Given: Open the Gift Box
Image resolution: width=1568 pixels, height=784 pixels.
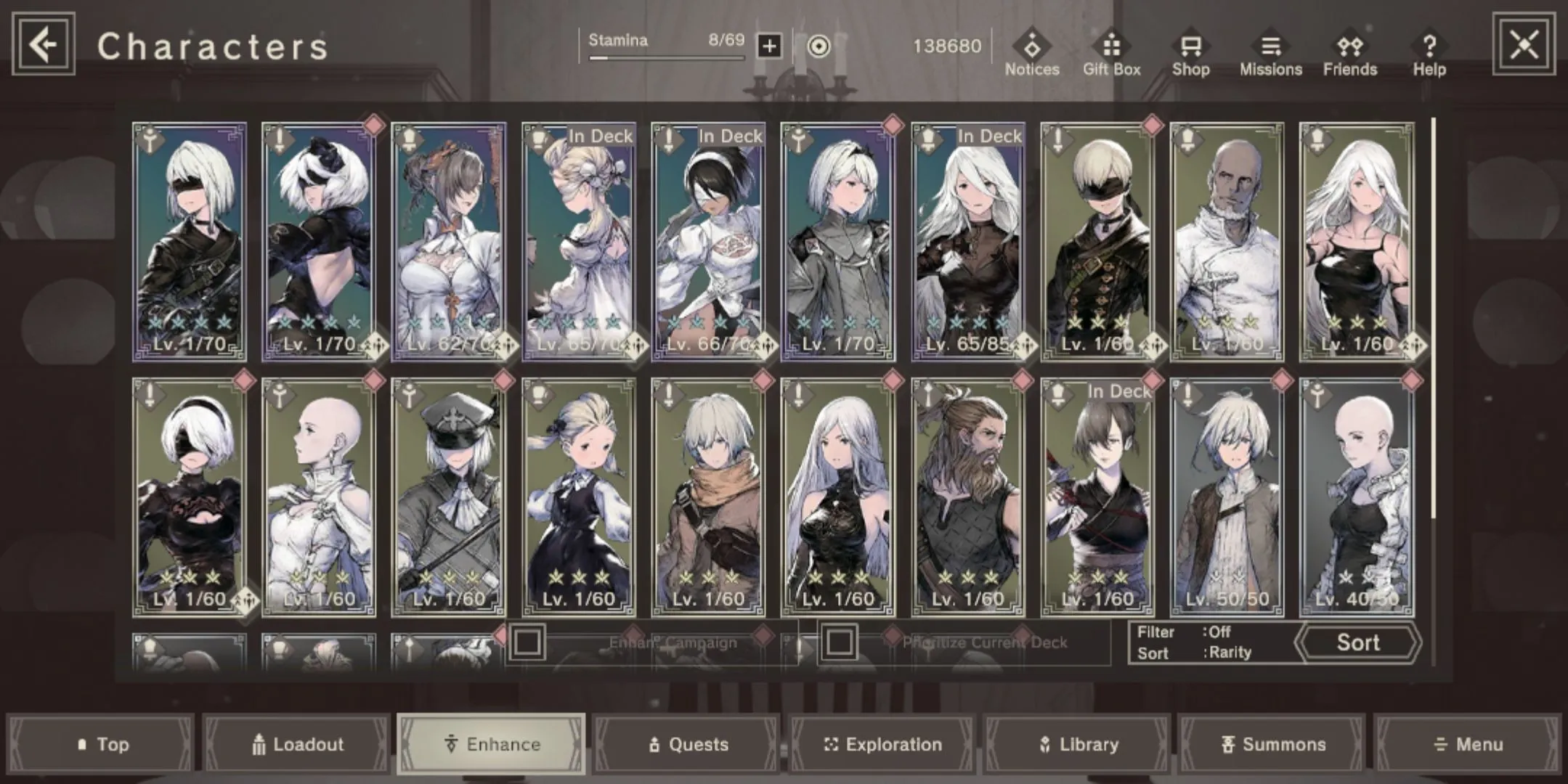Looking at the screenshot, I should 1111,53.
